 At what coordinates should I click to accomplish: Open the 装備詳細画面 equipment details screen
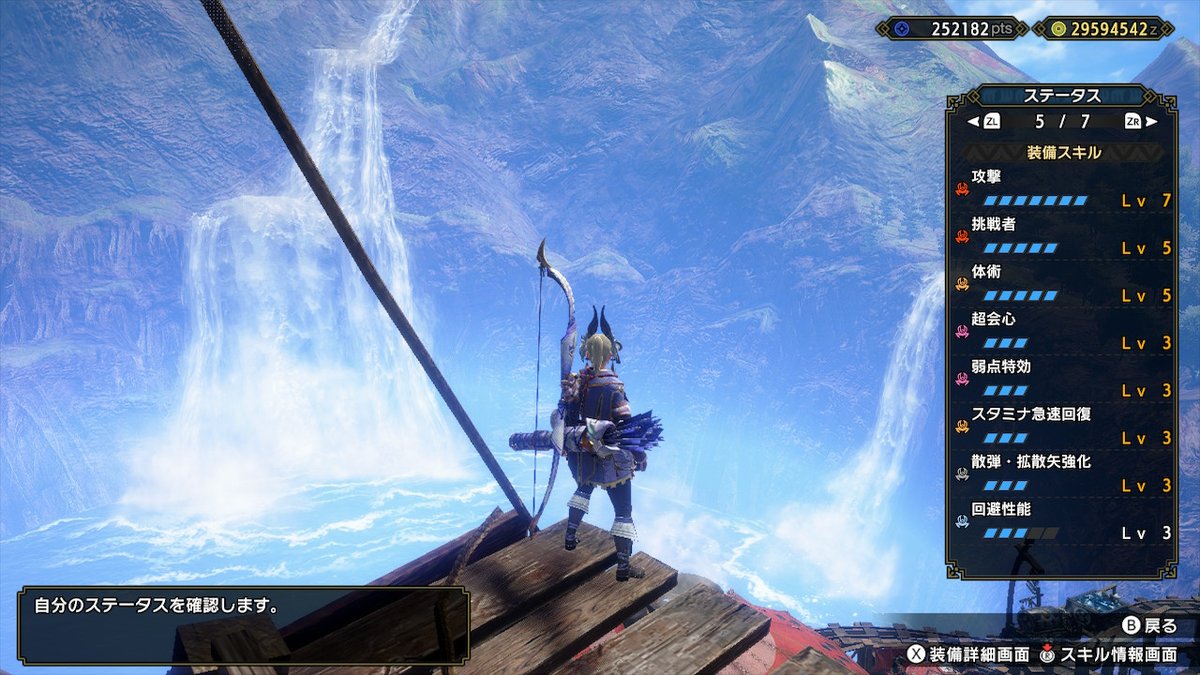[x=969, y=654]
